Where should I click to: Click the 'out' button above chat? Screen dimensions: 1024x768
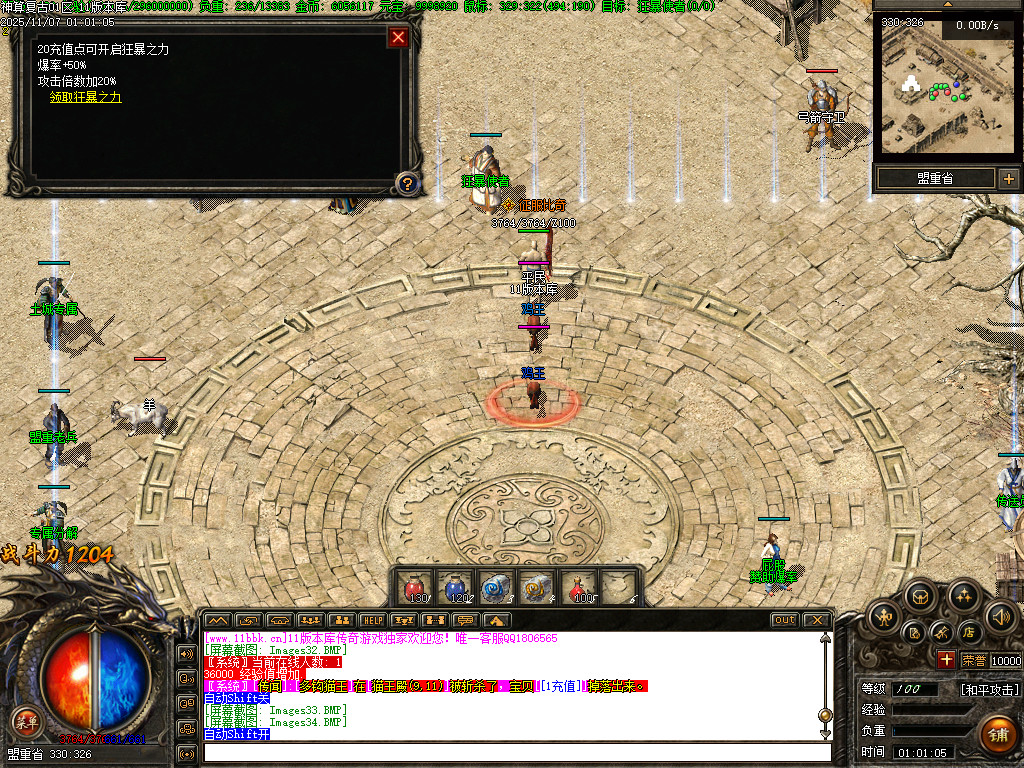[x=785, y=620]
